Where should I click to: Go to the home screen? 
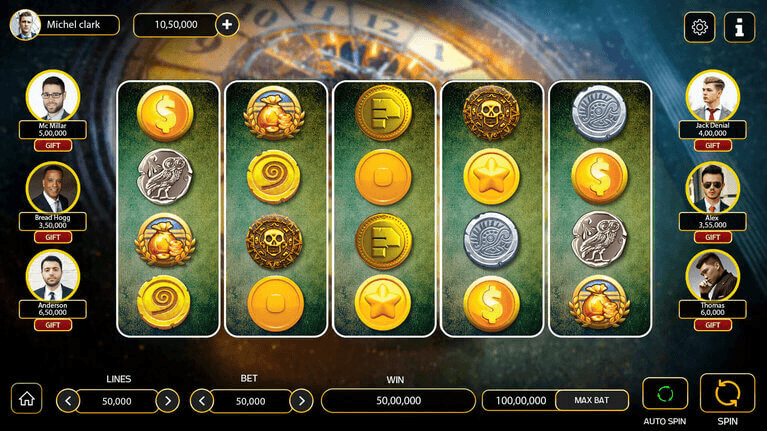[26, 398]
